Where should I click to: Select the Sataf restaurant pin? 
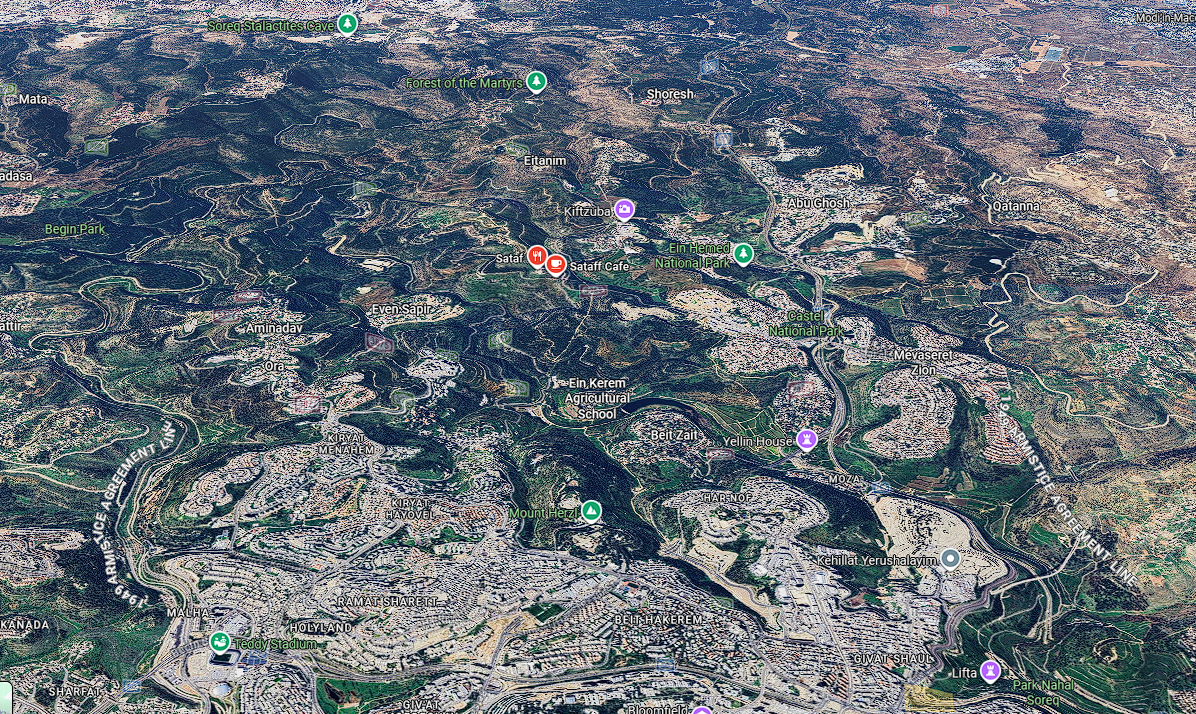[x=537, y=257]
